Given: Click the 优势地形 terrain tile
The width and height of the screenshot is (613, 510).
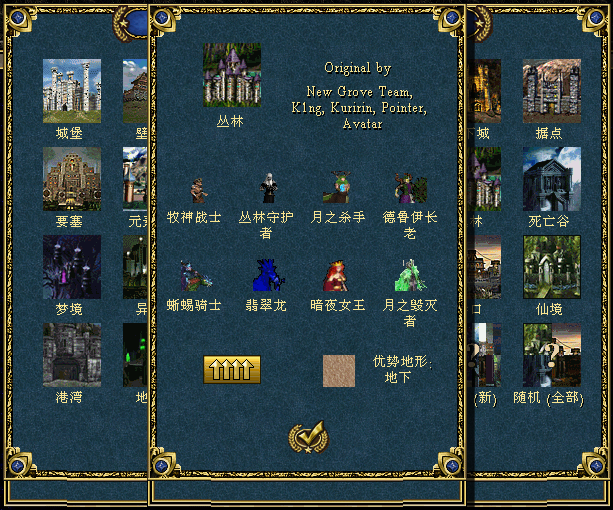Looking at the screenshot, I should click(x=339, y=370).
